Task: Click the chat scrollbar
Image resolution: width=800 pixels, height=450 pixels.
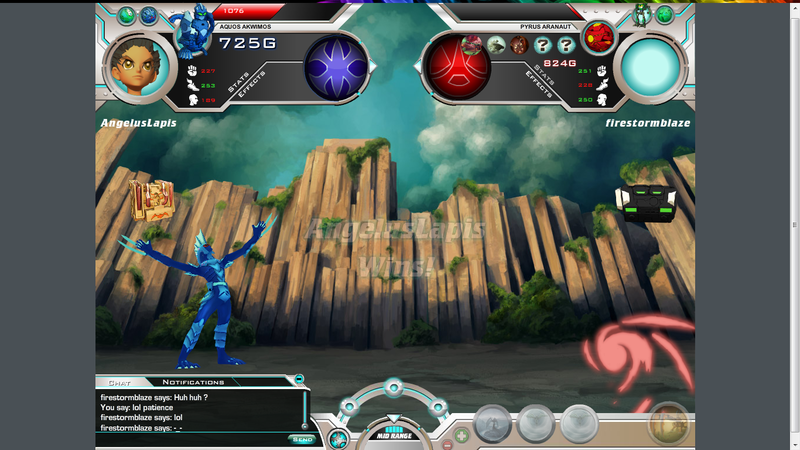Action: [x=305, y=410]
